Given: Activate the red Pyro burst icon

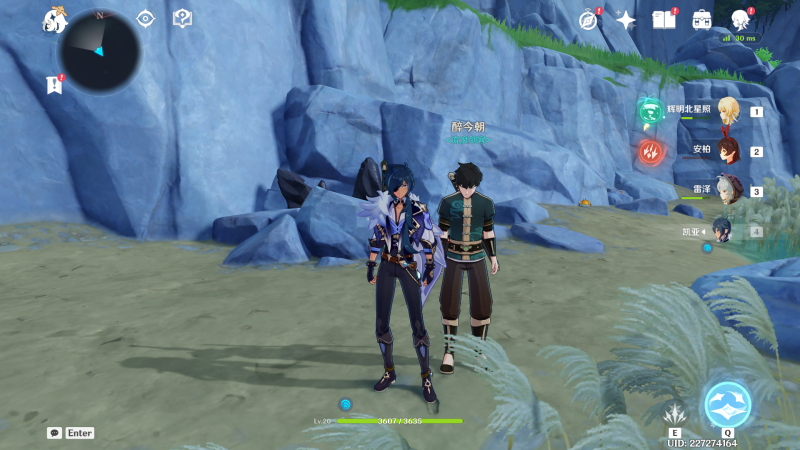Looking at the screenshot, I should coord(650,151).
